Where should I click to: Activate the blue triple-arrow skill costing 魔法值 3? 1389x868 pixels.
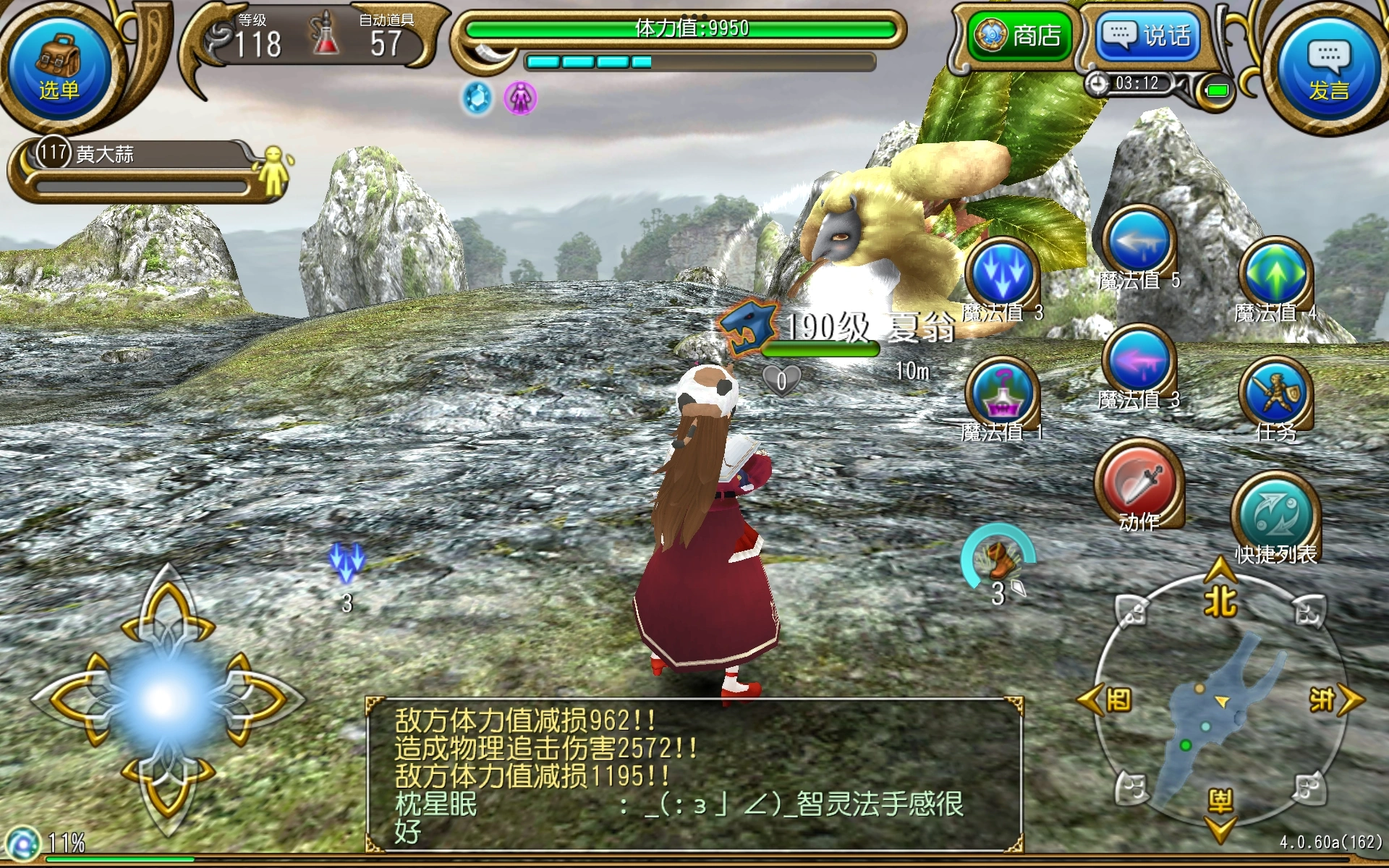click(x=1002, y=275)
